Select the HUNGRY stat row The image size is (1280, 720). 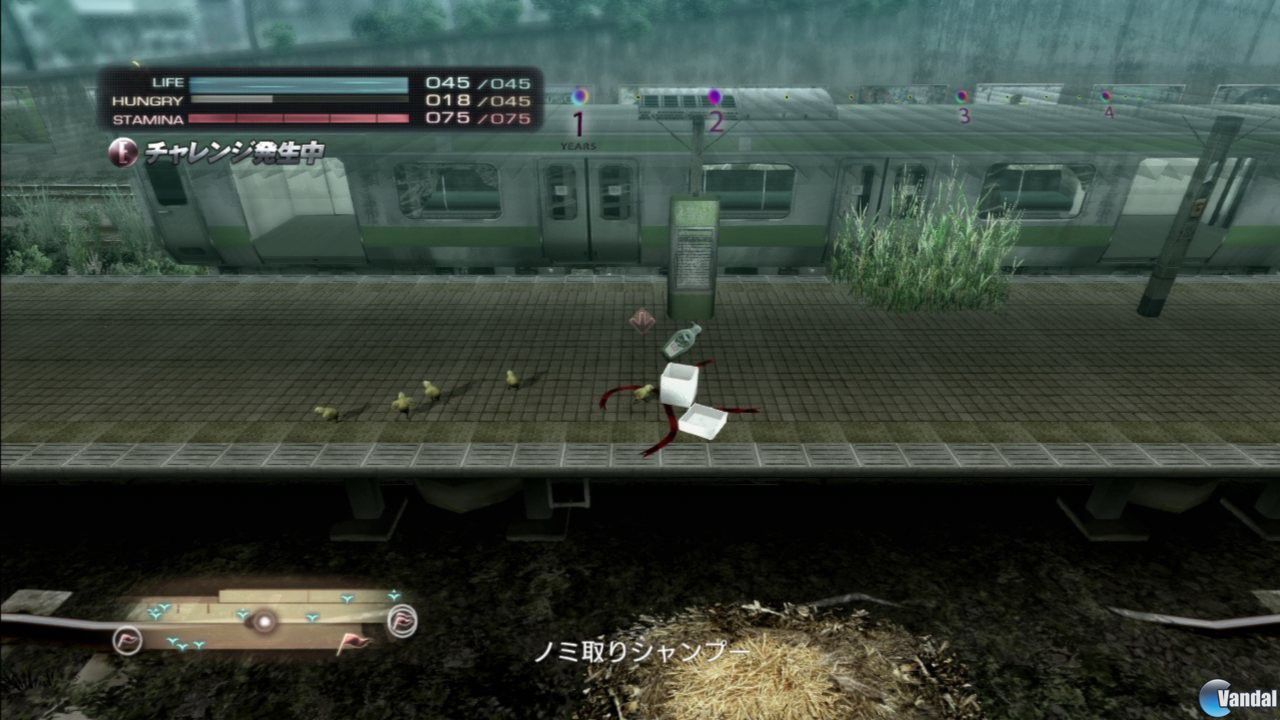pos(300,100)
